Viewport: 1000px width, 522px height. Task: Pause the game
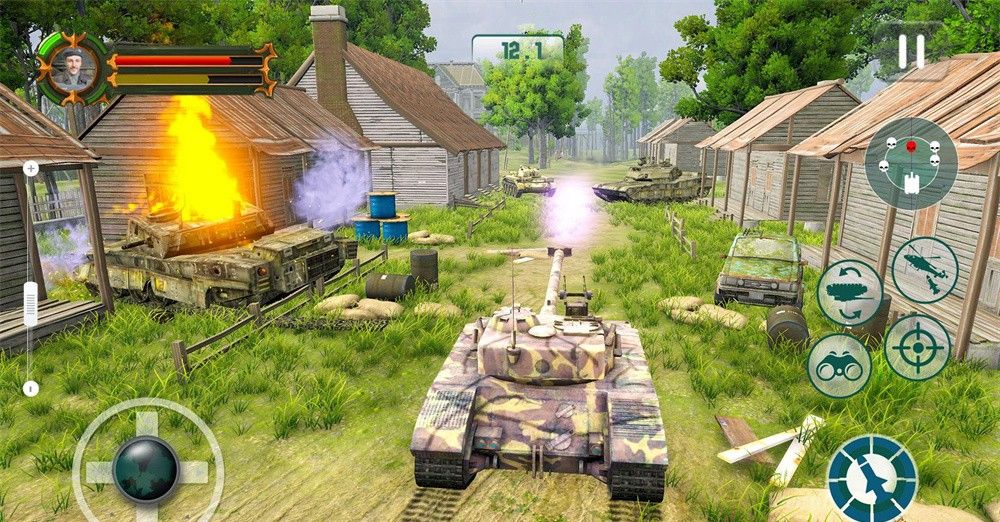pyautogui.click(x=911, y=52)
